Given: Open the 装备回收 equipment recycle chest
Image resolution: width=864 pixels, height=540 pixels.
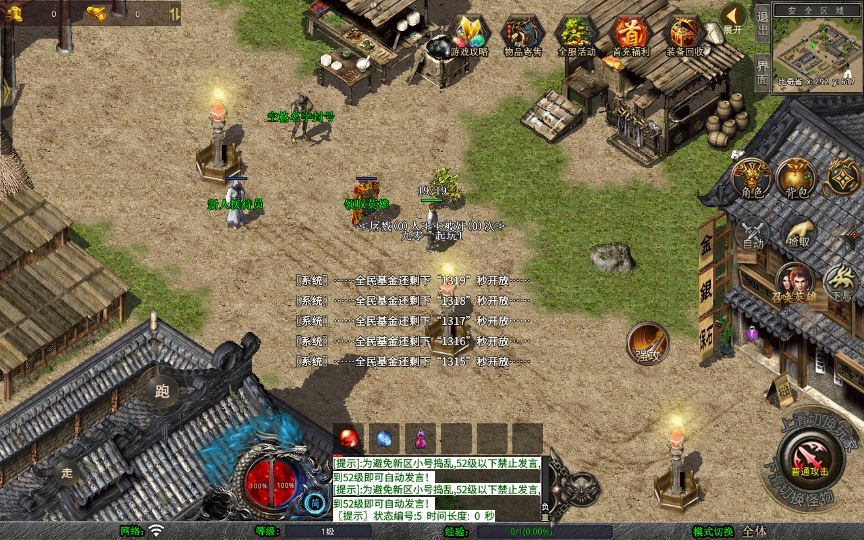Looking at the screenshot, I should coord(685,36).
